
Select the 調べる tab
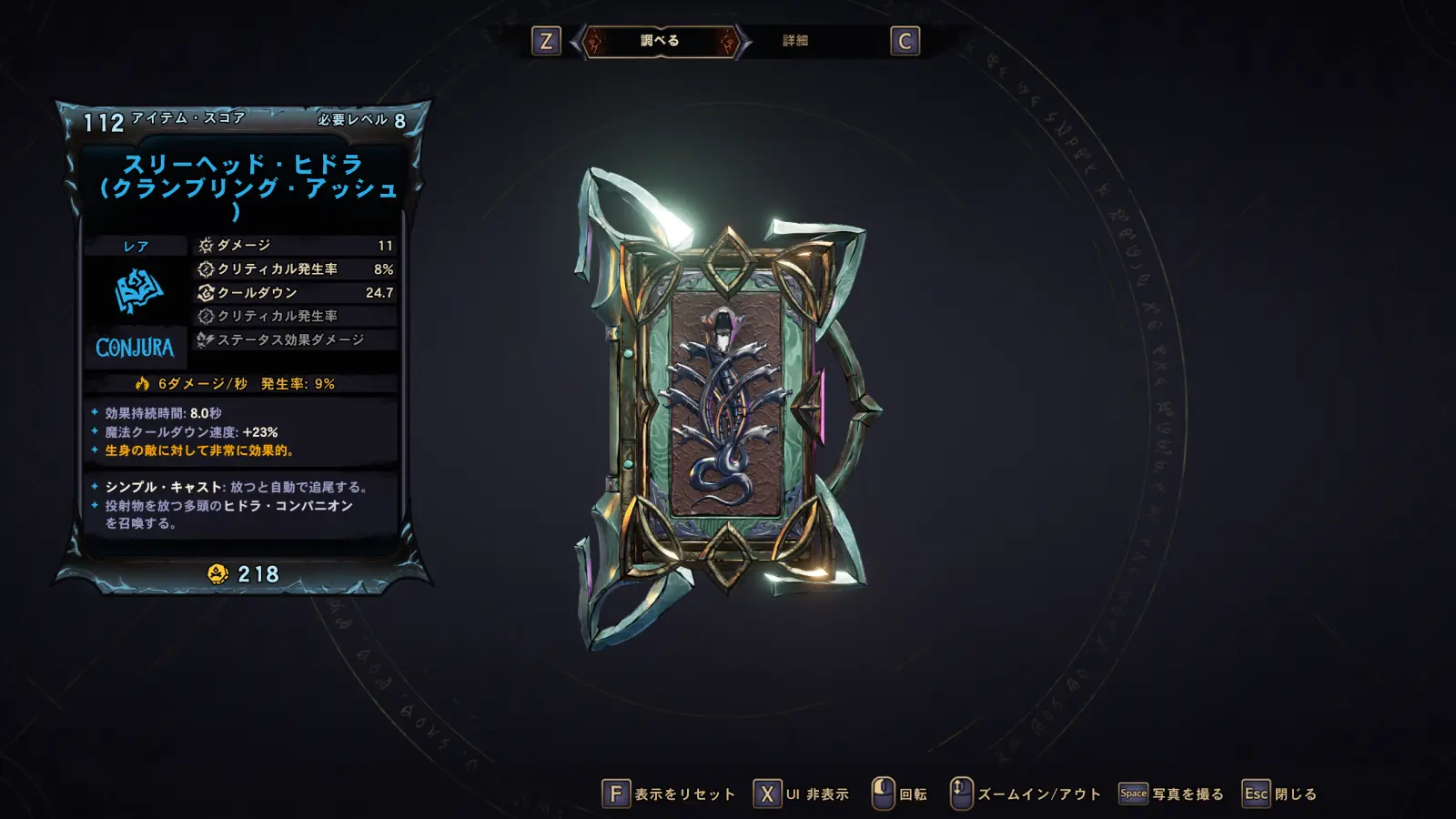660,41
